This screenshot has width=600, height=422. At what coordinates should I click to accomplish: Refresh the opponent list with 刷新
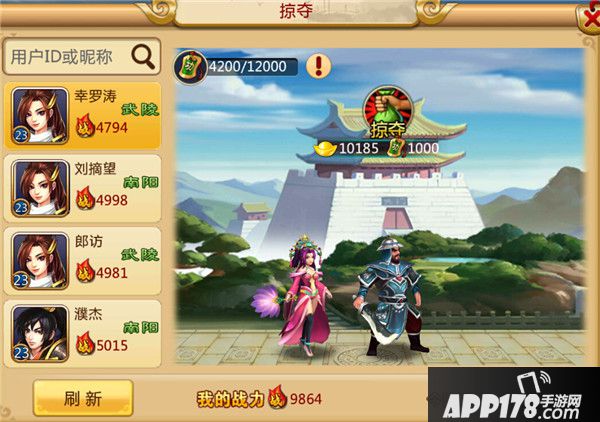[83, 398]
